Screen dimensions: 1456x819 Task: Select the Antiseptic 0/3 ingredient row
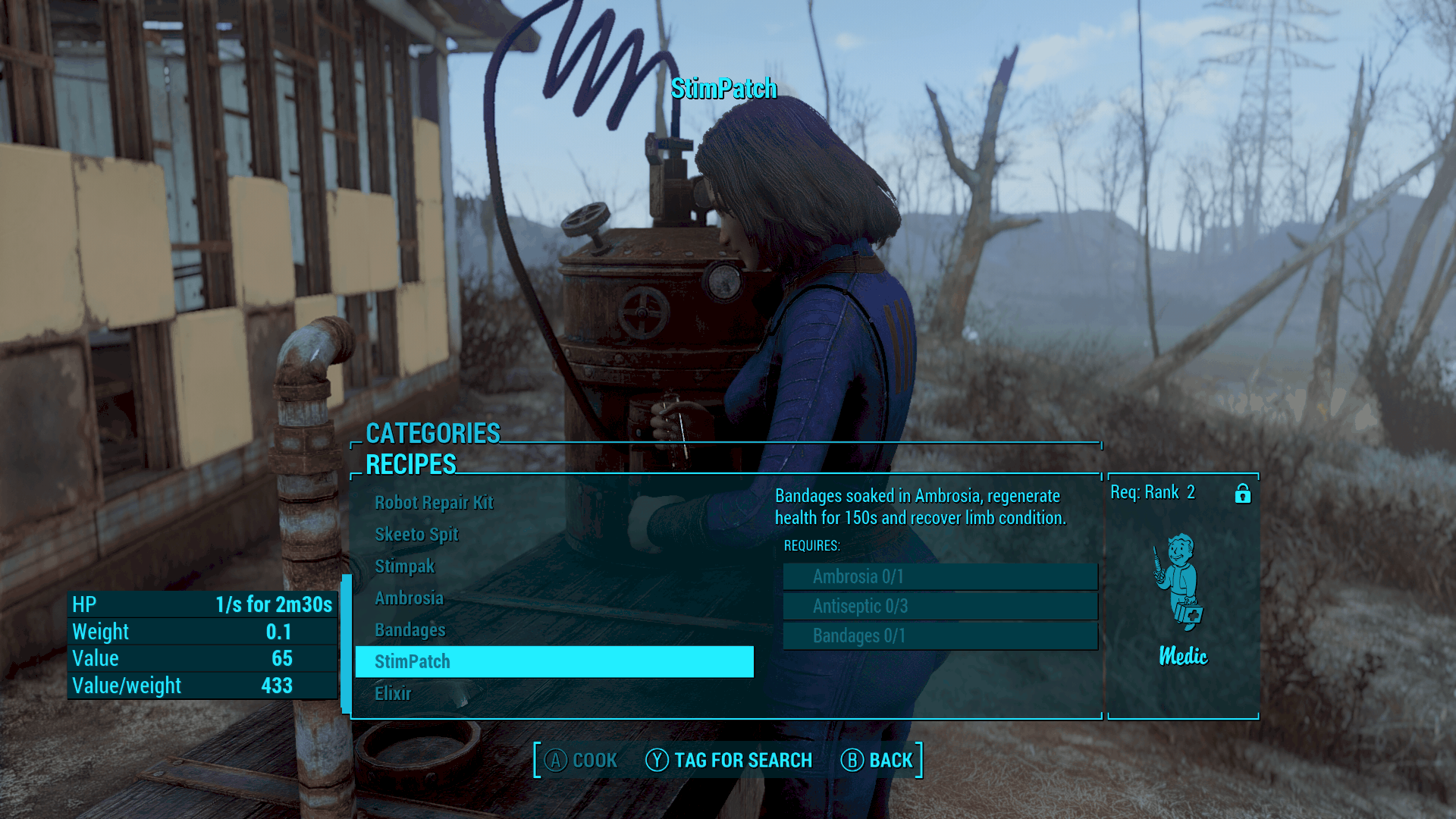[x=940, y=606]
